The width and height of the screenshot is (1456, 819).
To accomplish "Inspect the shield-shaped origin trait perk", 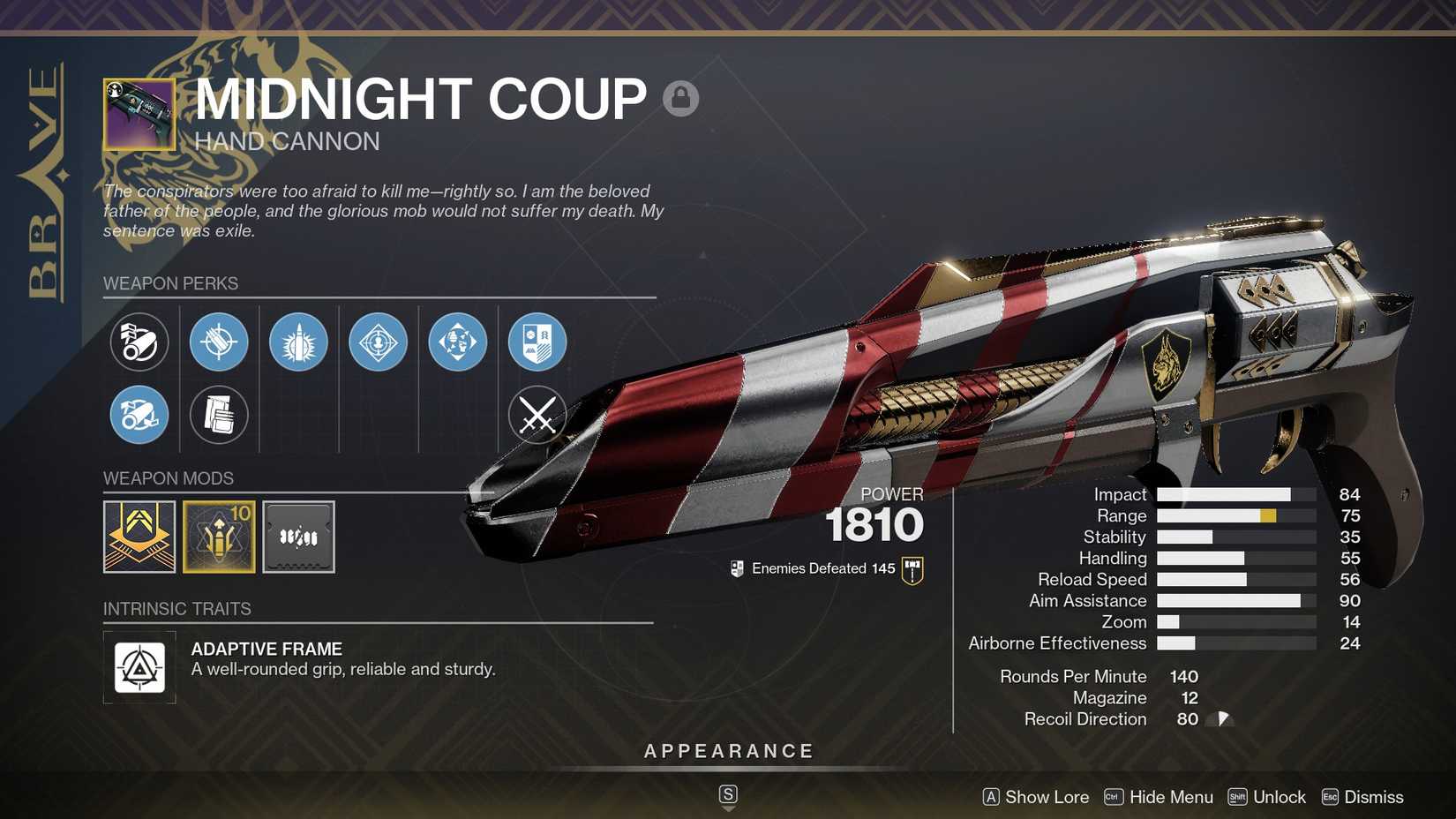I will (x=537, y=342).
